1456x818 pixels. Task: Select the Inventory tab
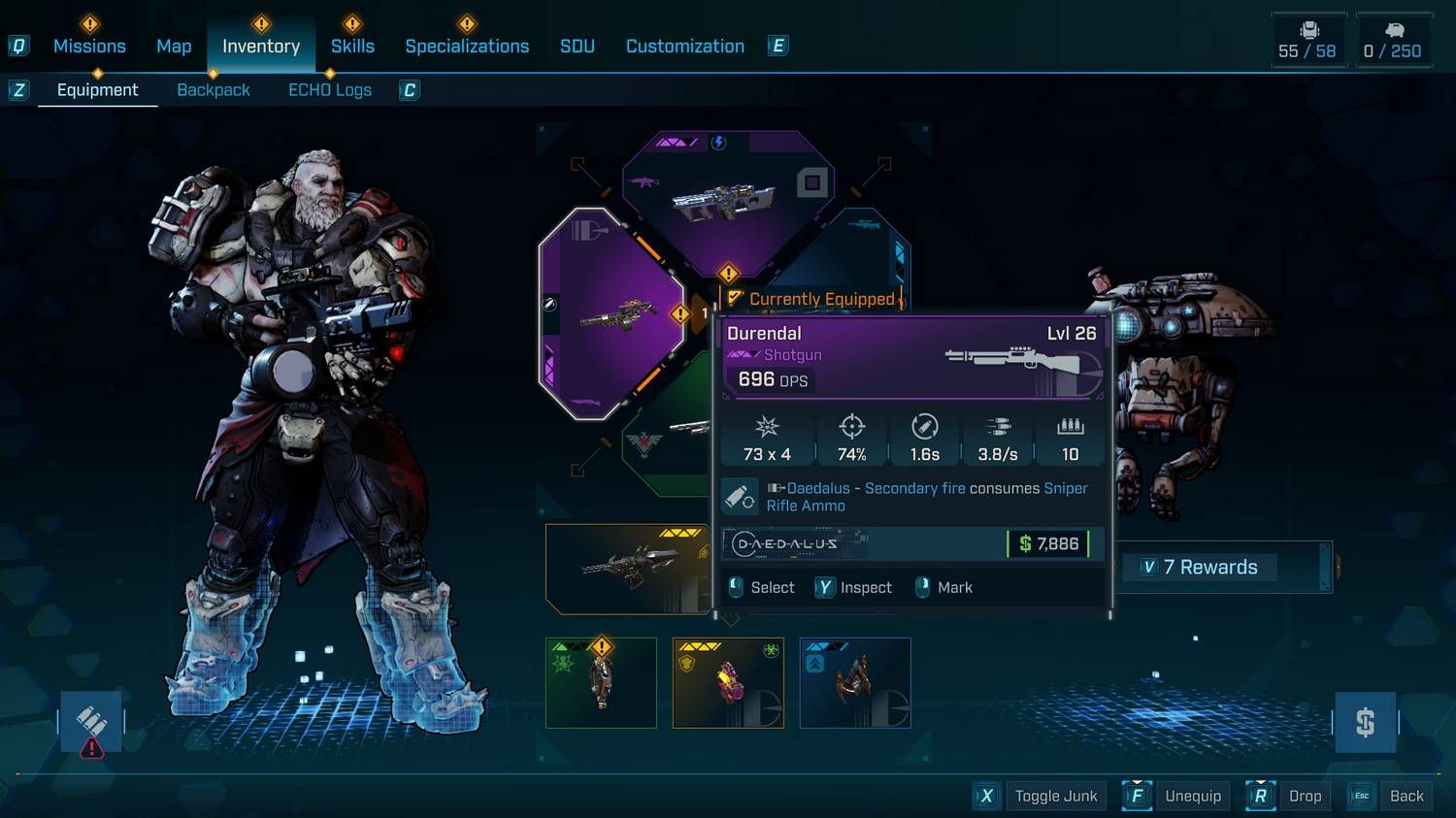(x=261, y=46)
